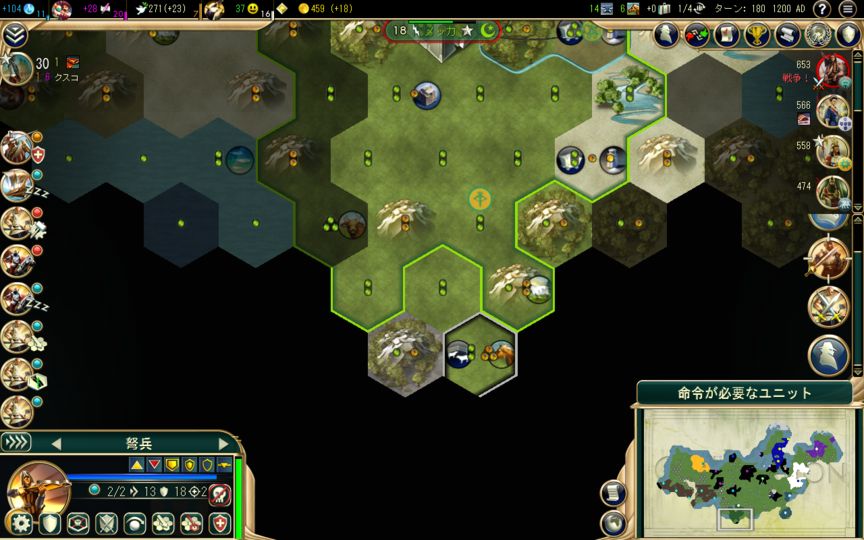Click the skull disband unit button
864x540 pixels.
click(x=222, y=494)
